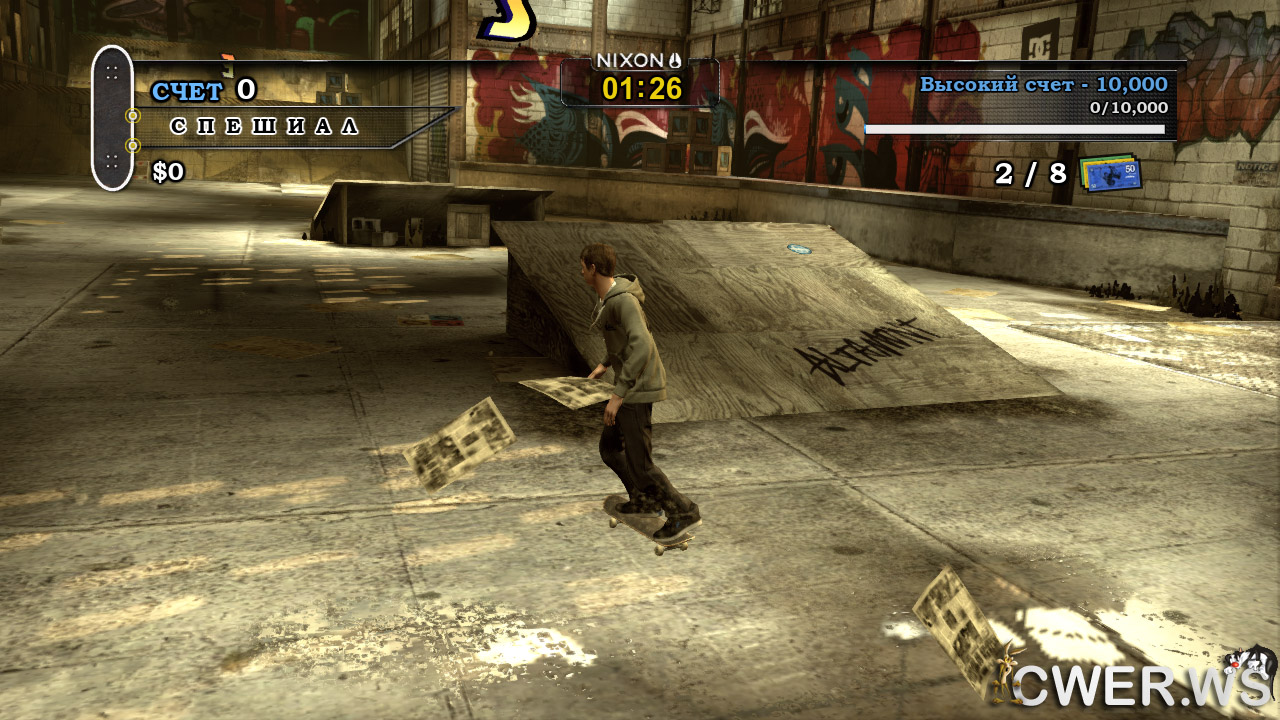1280x720 pixels.
Task: Select the cash bills collectible icon
Action: coord(1110,173)
